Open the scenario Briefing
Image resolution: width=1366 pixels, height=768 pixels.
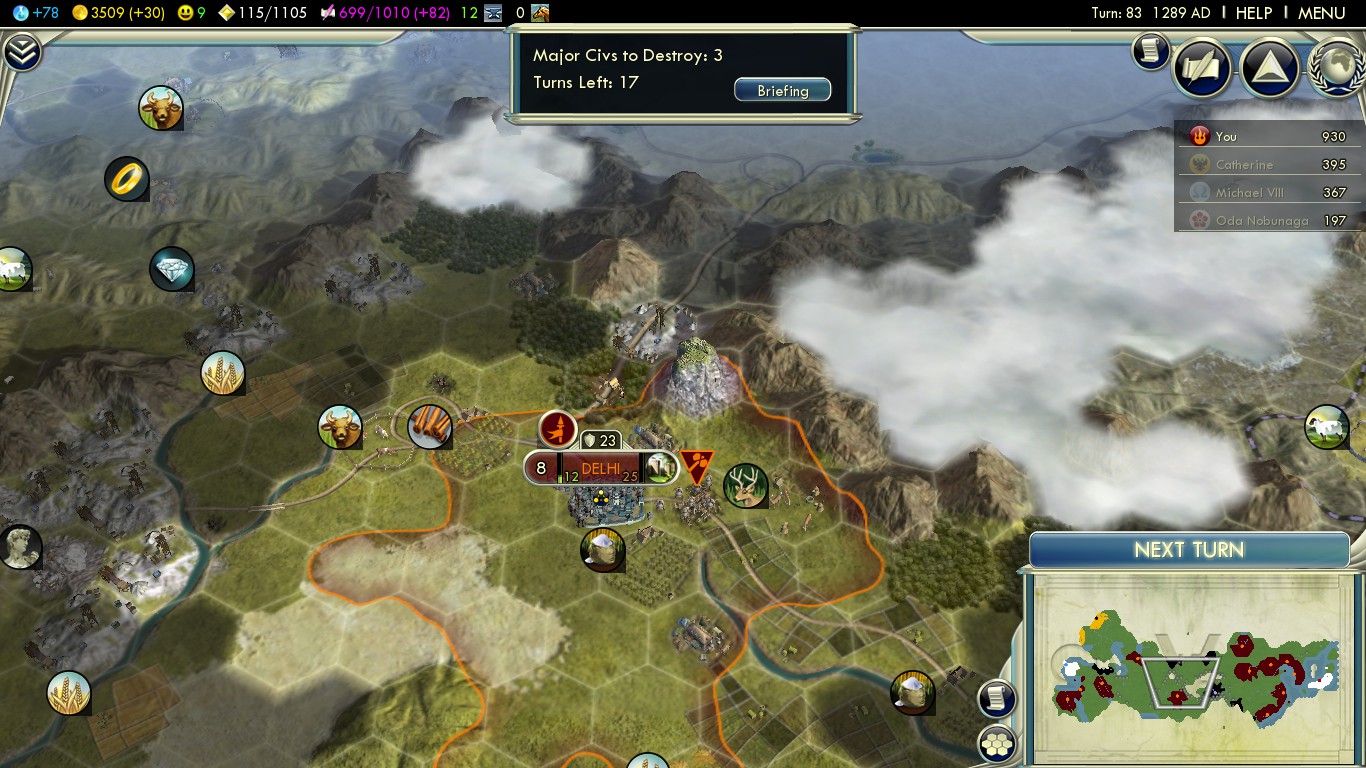coord(782,91)
